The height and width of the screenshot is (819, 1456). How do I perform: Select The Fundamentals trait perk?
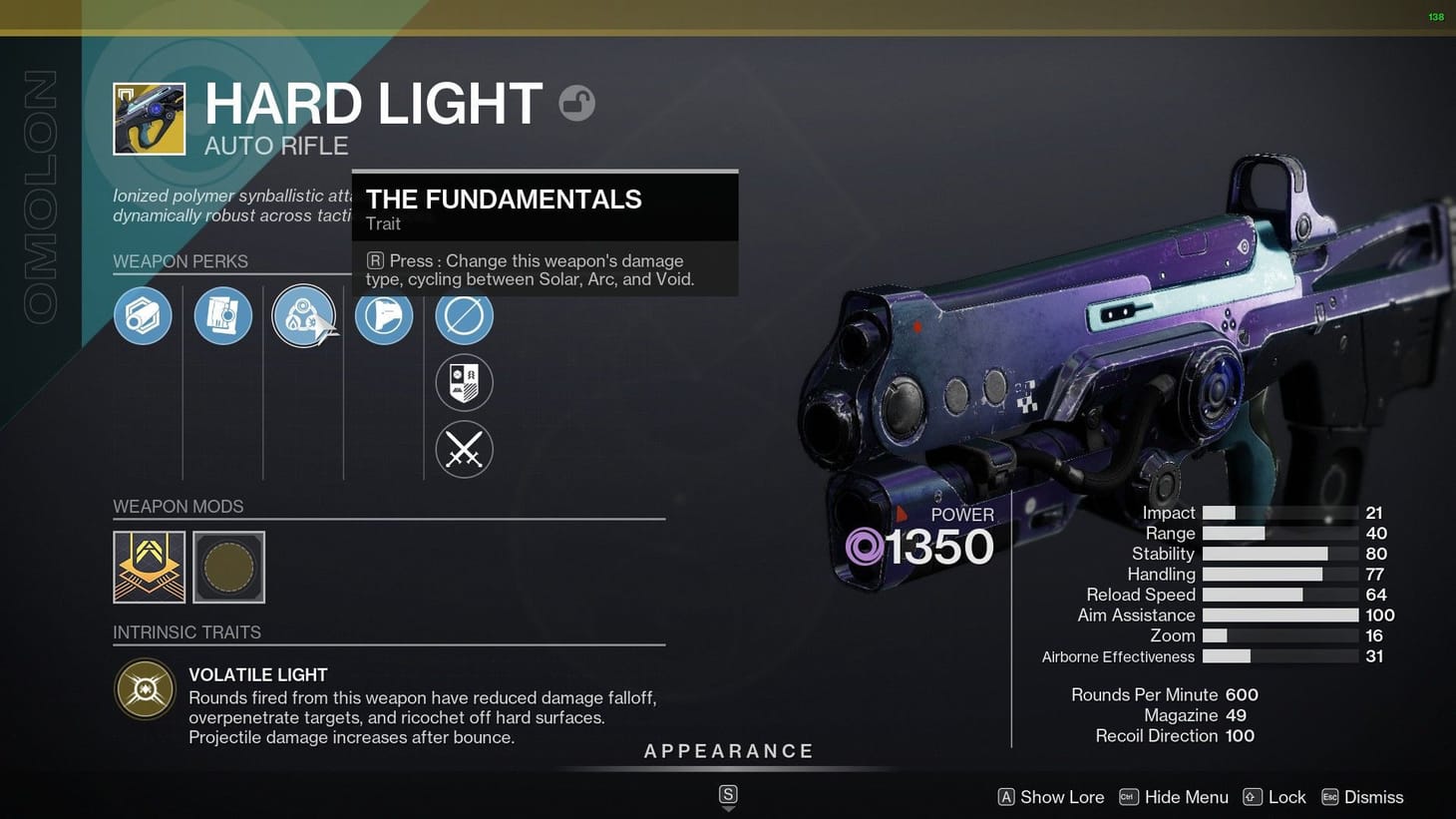[304, 315]
